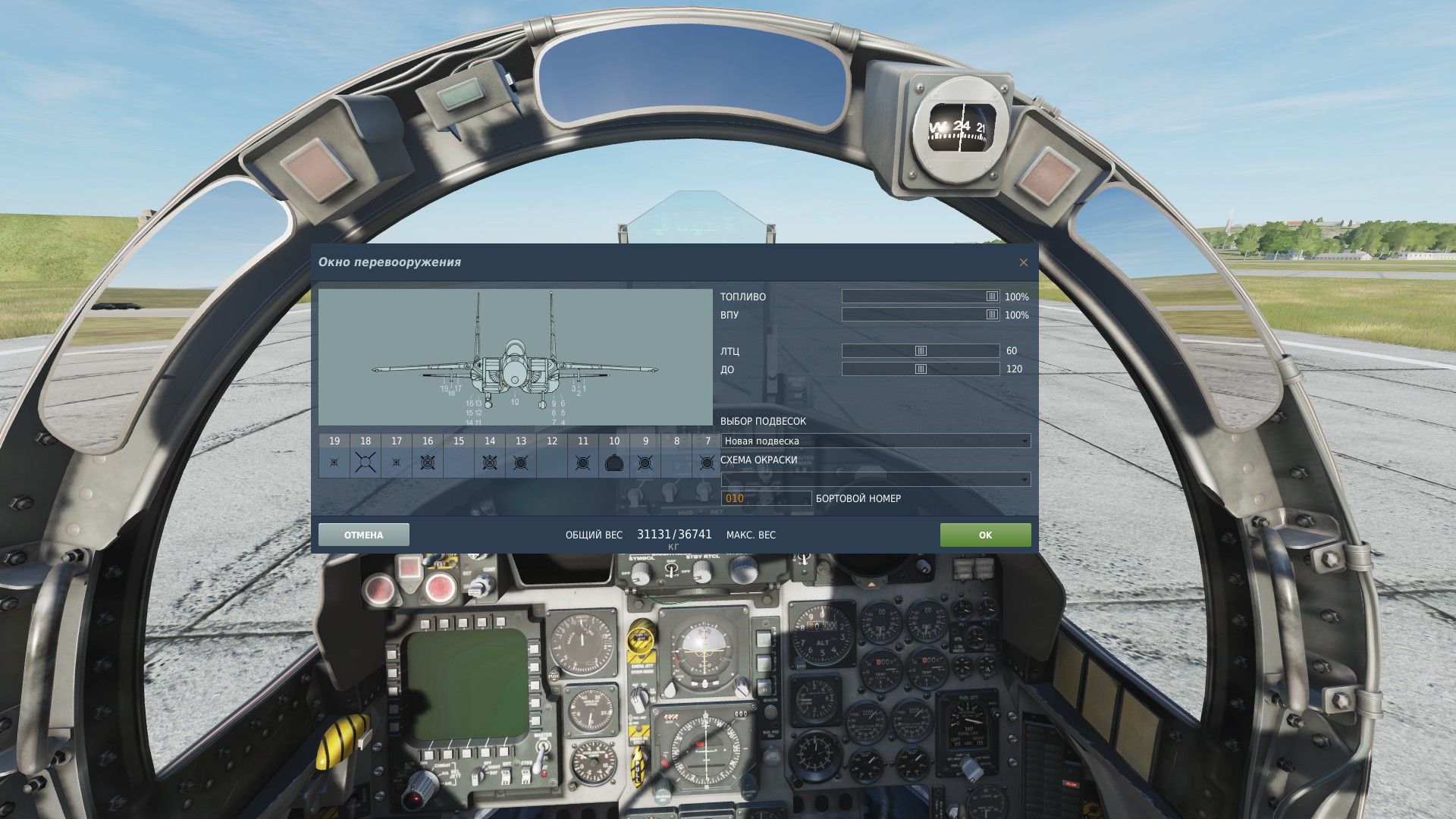Image resolution: width=1456 pixels, height=819 pixels.
Task: Expand the paint scheme list arrow
Action: (1025, 479)
